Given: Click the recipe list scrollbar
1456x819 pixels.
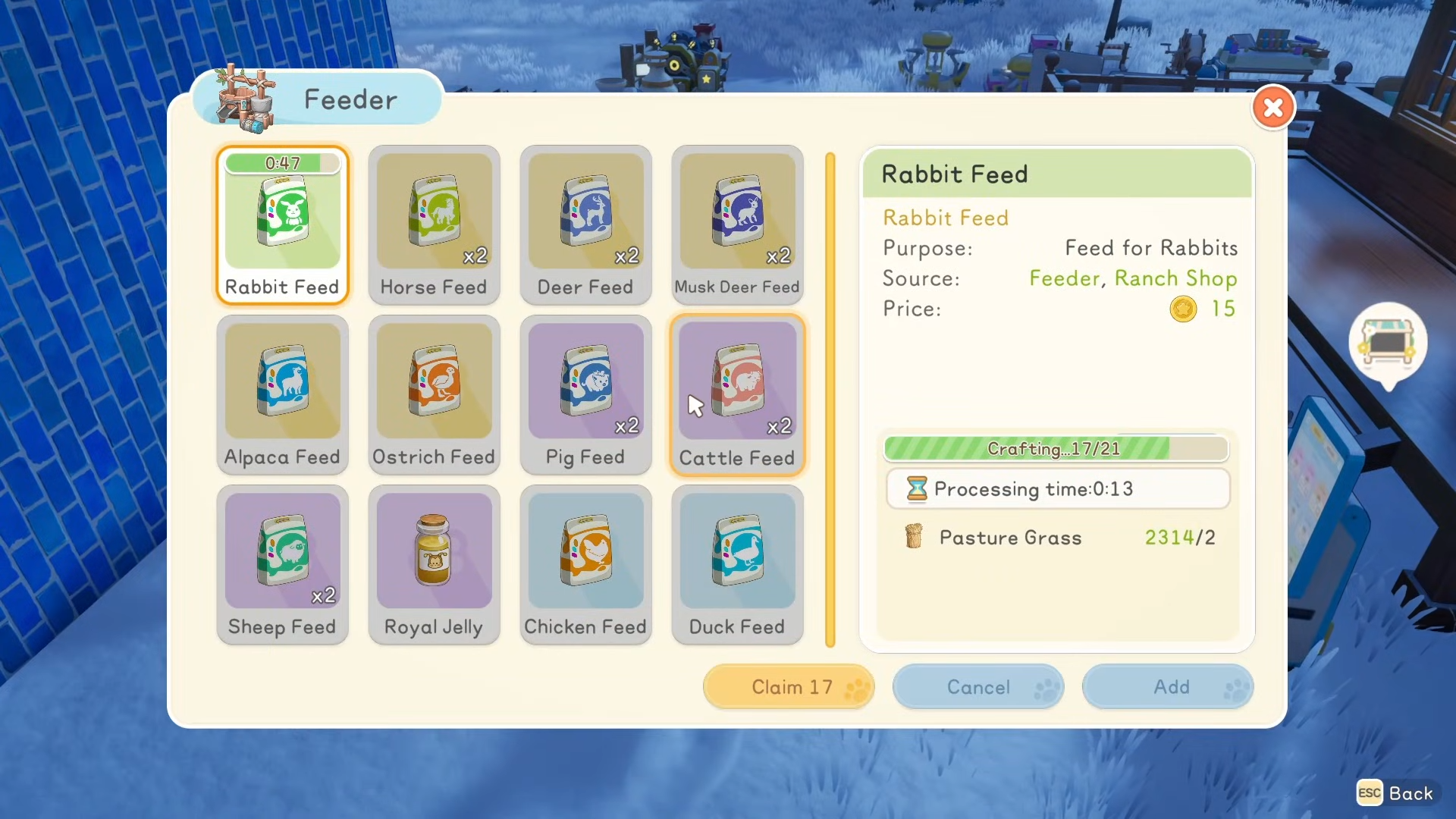Looking at the screenshot, I should 830,400.
